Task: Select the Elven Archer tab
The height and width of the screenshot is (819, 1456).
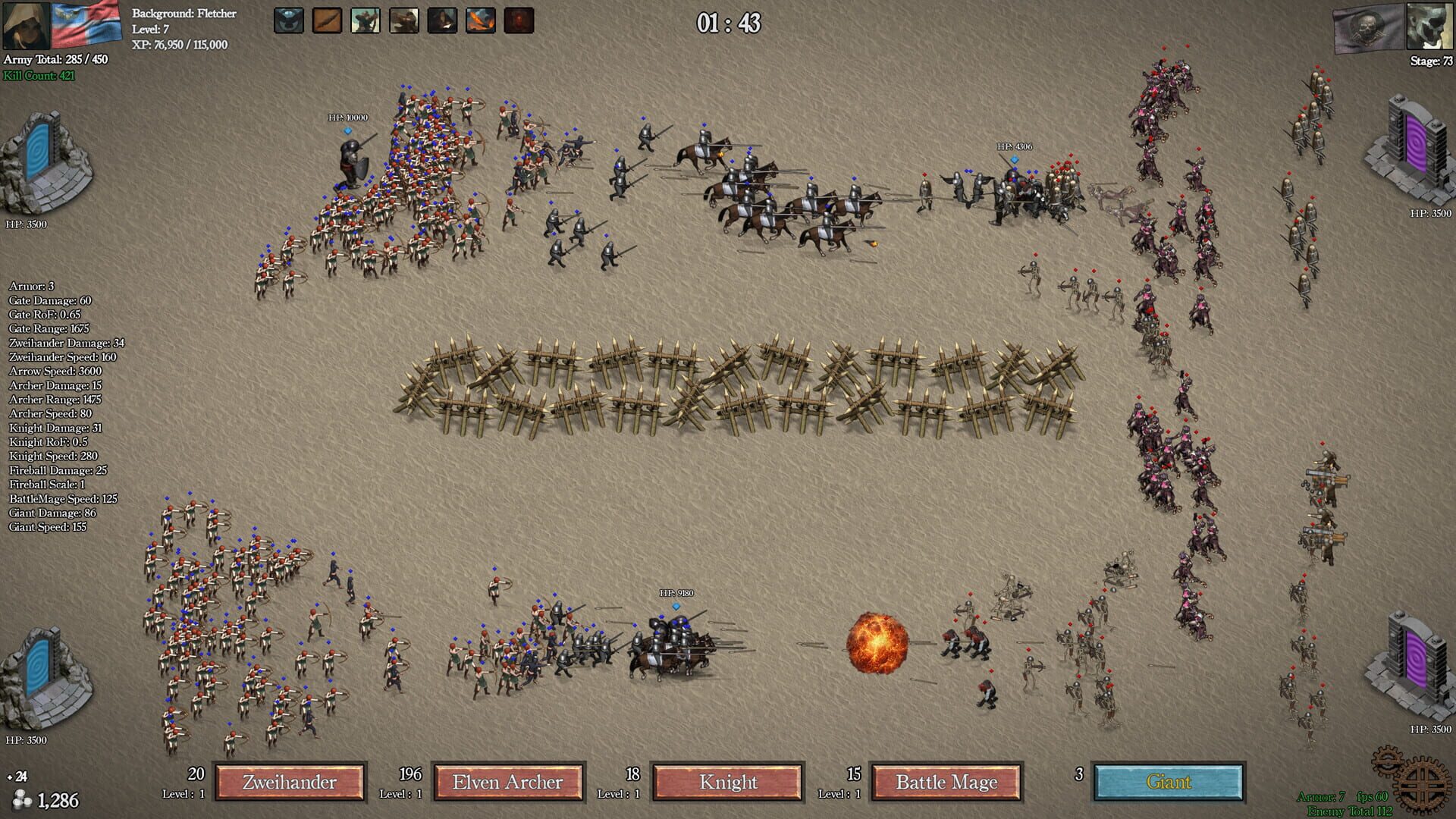Action: pyautogui.click(x=508, y=783)
